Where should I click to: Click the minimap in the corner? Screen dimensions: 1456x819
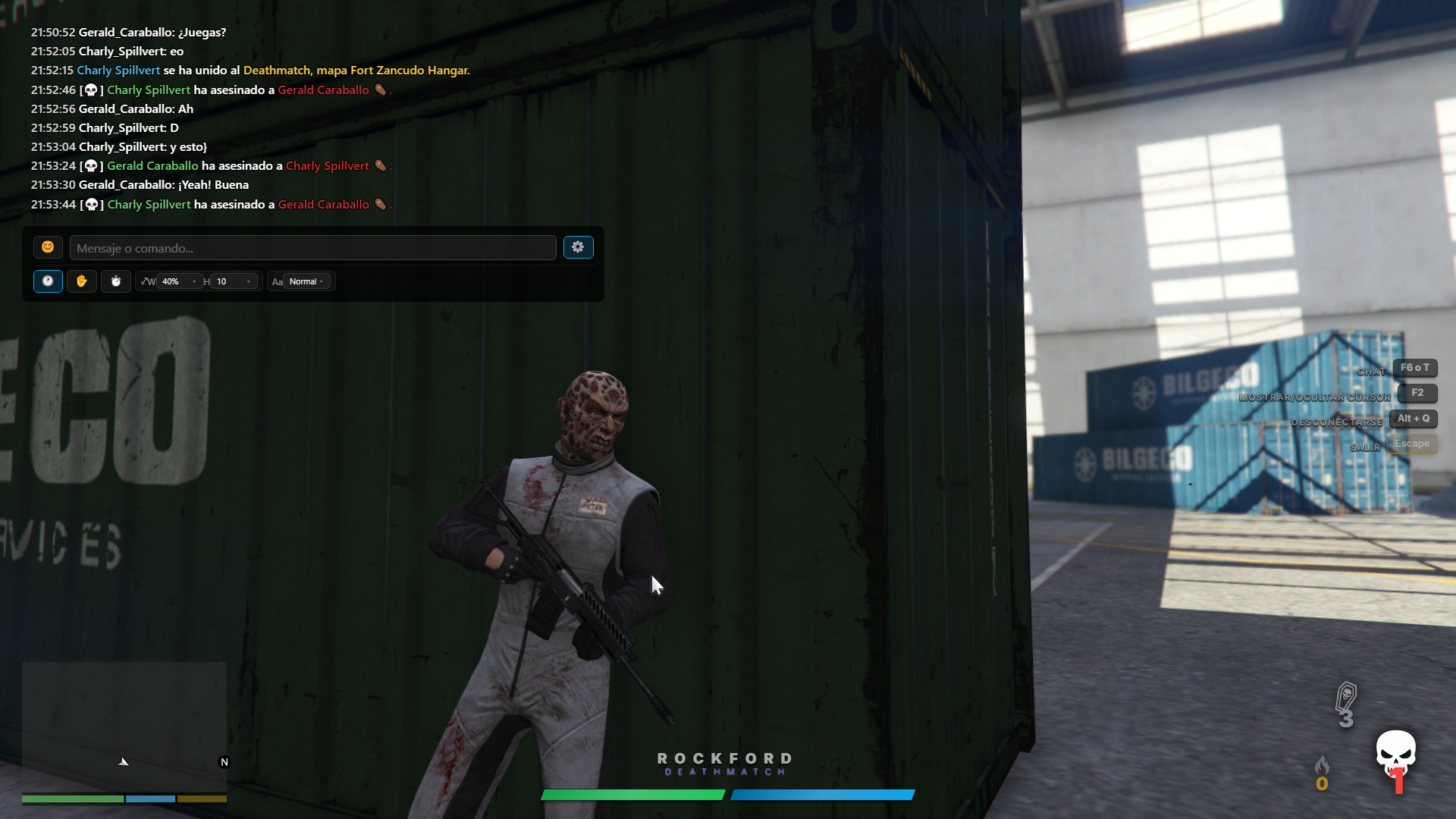124,726
